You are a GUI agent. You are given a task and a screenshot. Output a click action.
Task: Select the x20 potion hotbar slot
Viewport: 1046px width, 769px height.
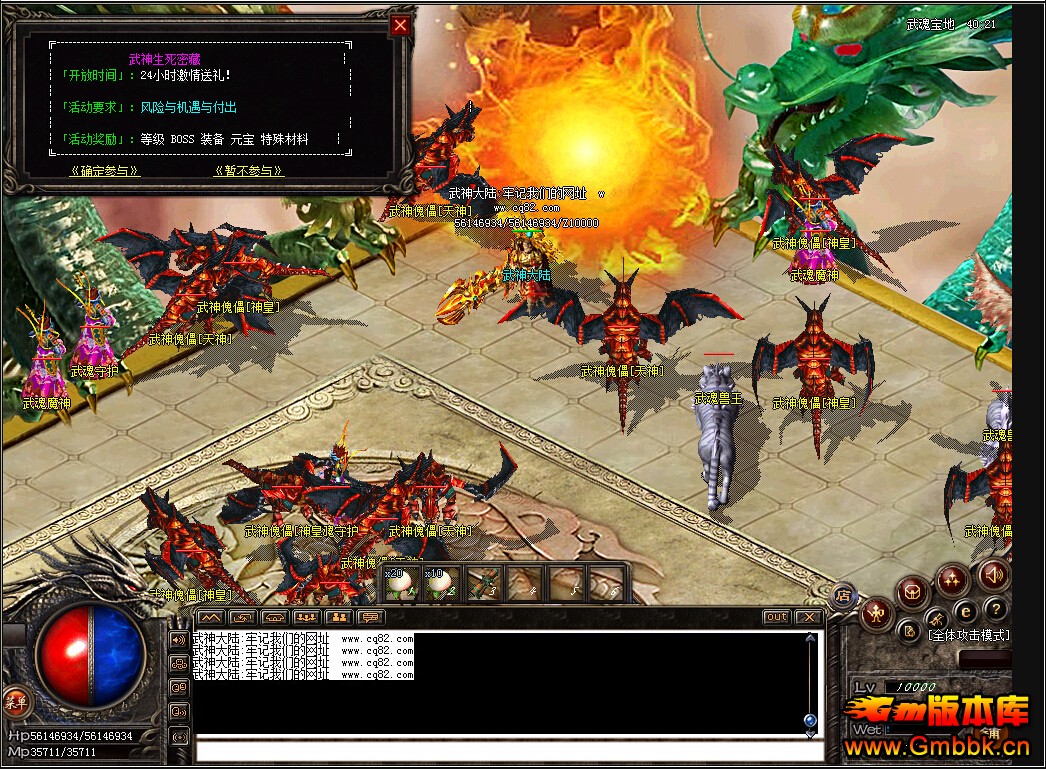(398, 584)
